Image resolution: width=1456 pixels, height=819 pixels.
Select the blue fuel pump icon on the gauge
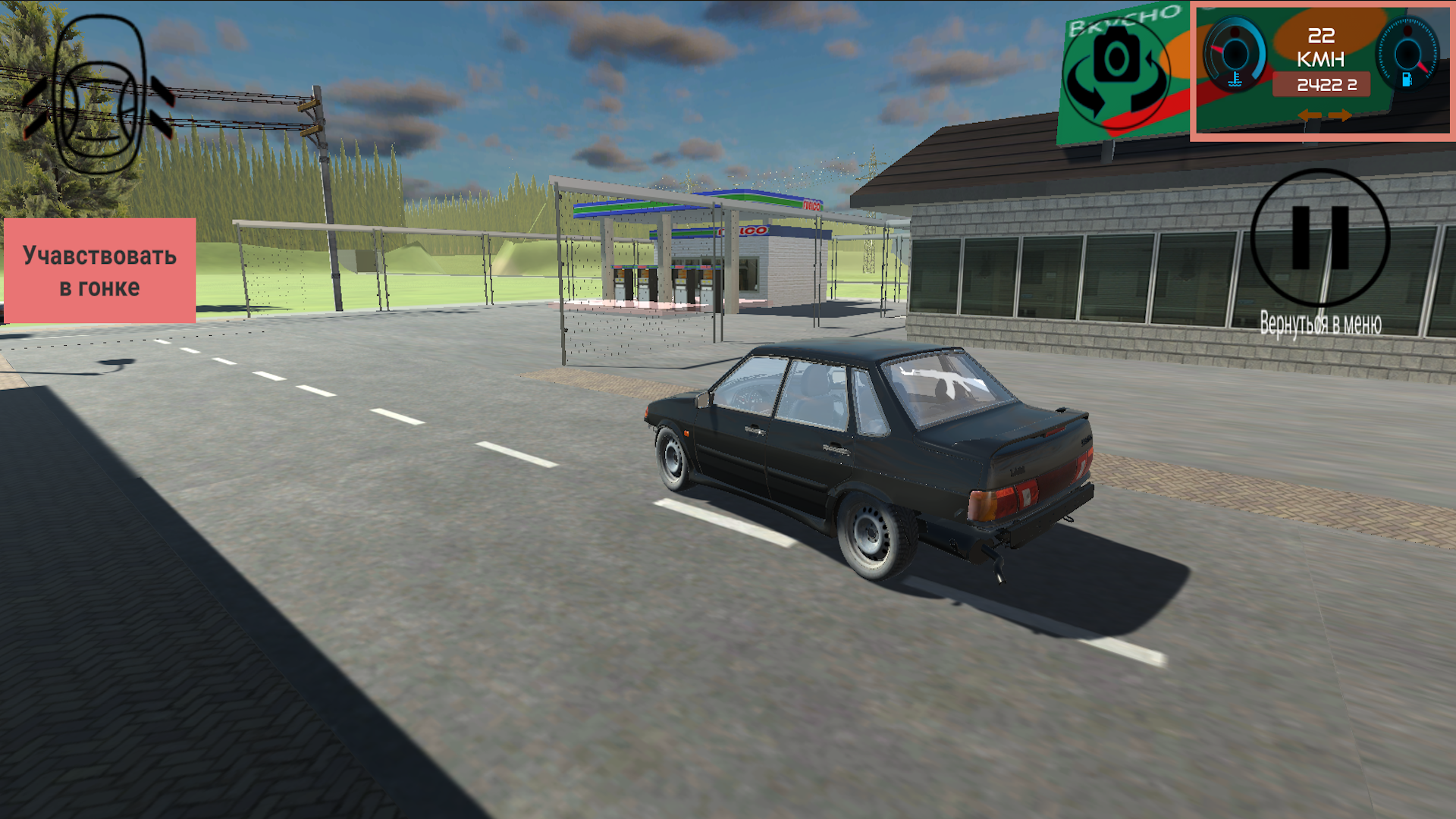(x=1408, y=81)
